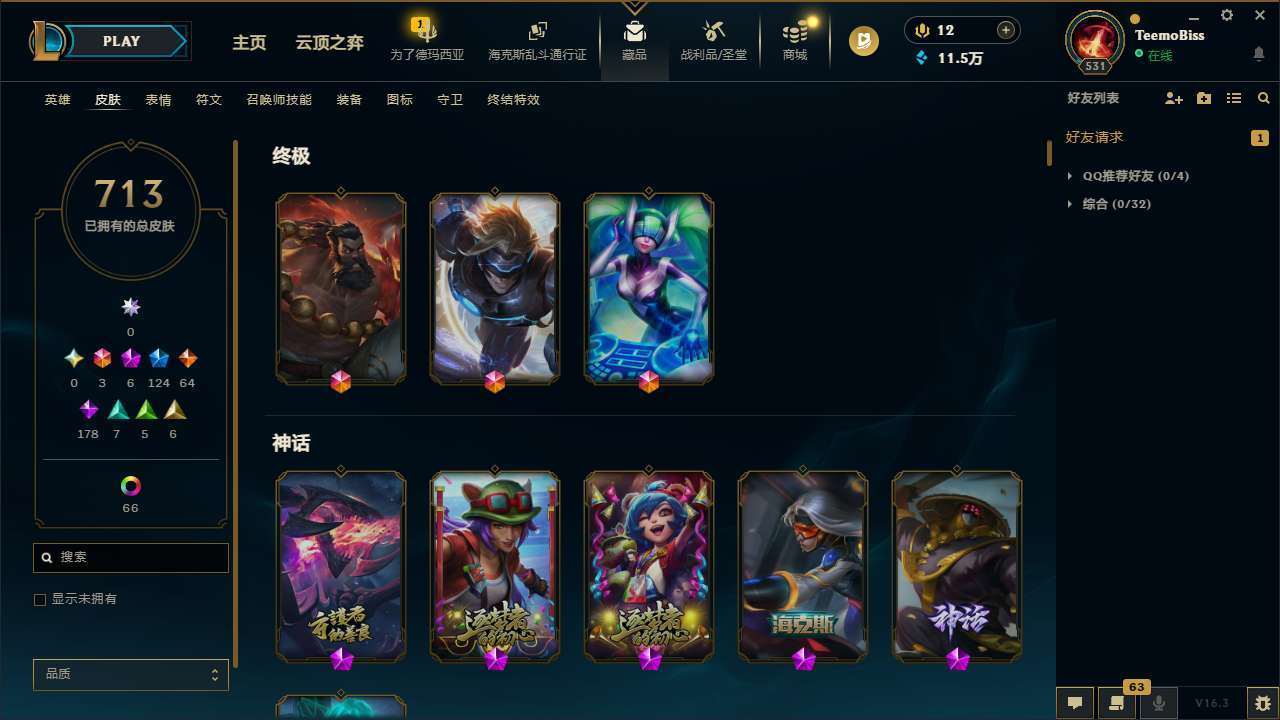The image size is (1280, 720).
Task: Click the friend list search magnifier icon
Action: 1263,98
